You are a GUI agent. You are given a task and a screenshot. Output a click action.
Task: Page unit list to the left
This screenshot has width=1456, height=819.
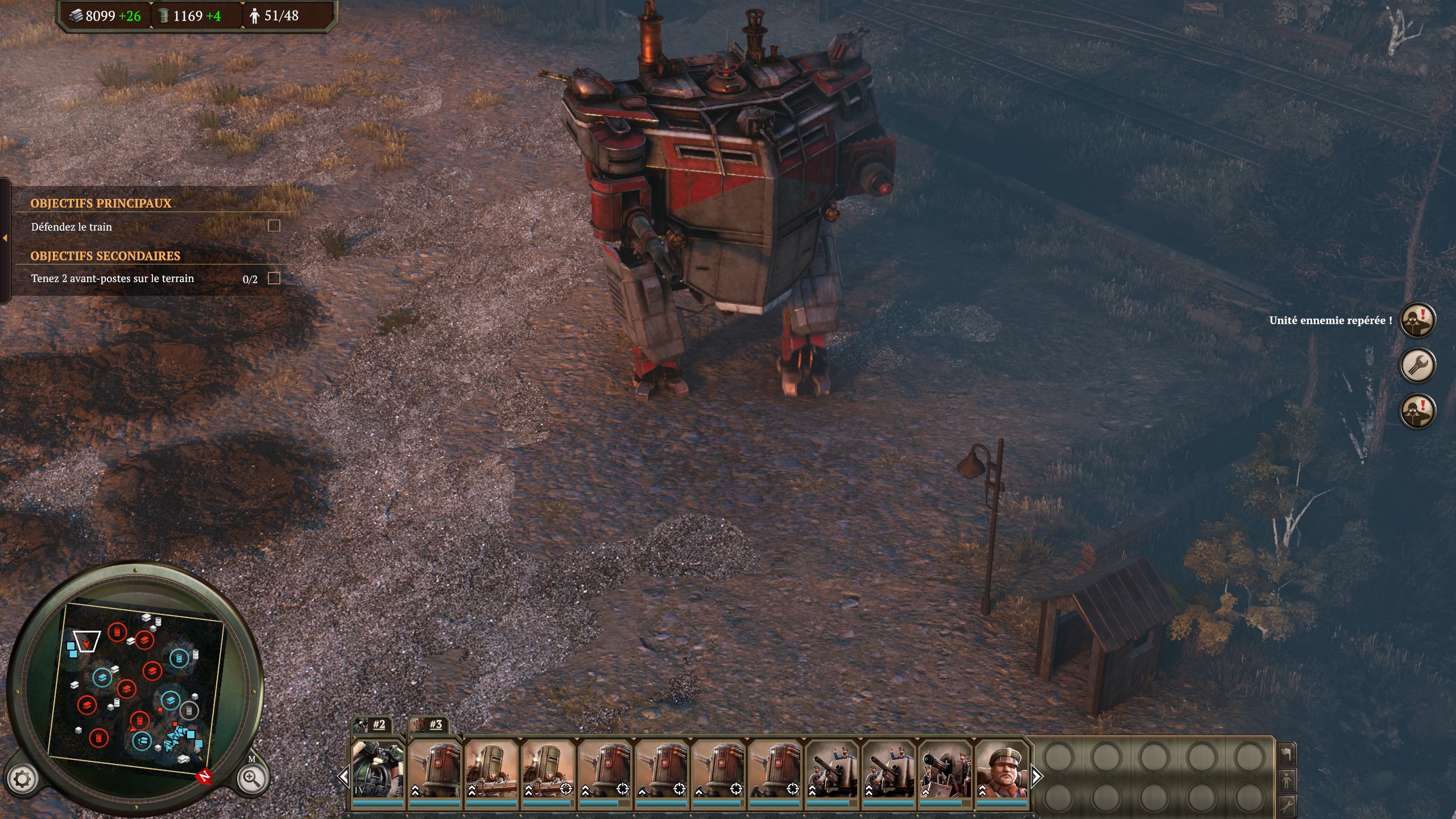coord(344,776)
